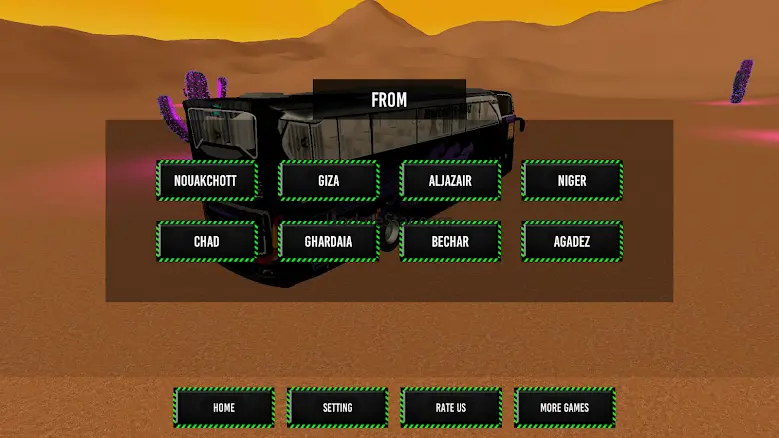The width and height of the screenshot is (779, 438).
Task: Go back to the Home screen
Action: click(x=224, y=408)
